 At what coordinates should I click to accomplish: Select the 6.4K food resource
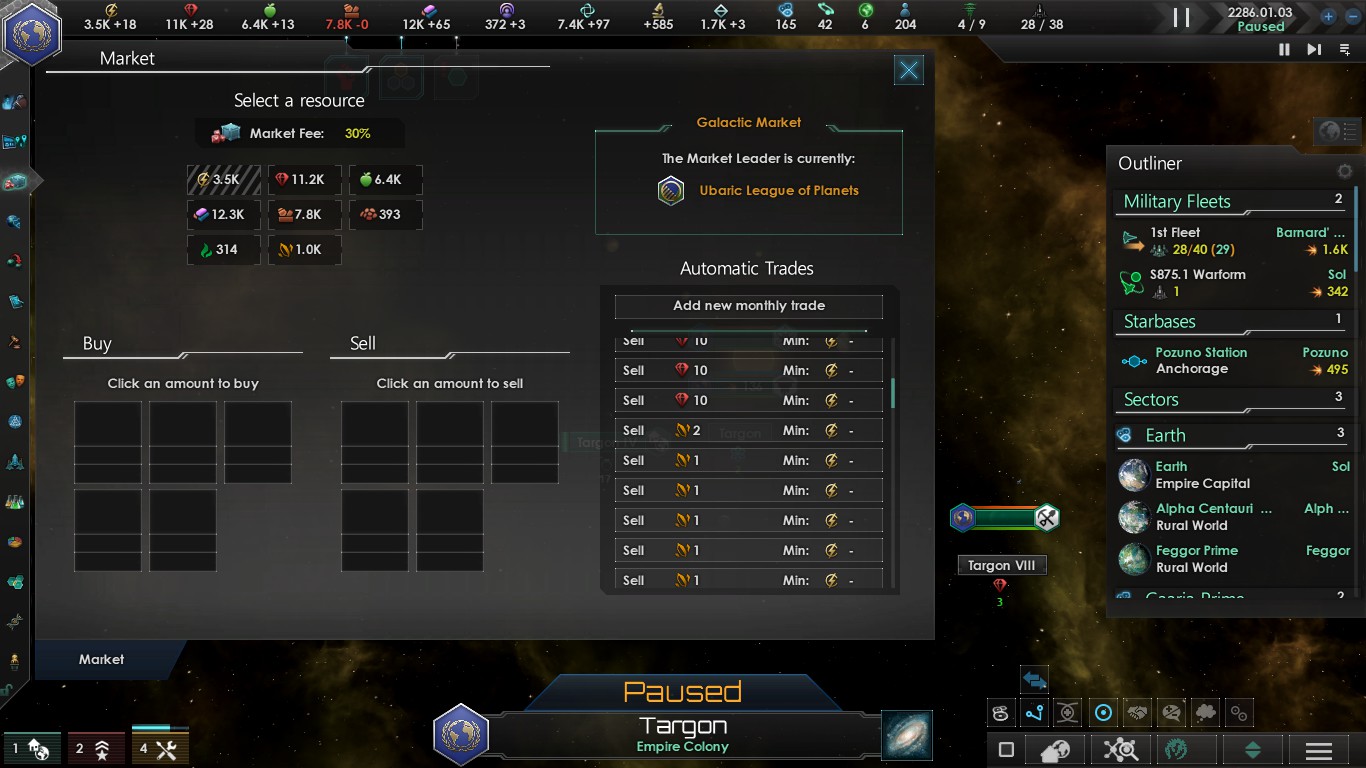[385, 180]
